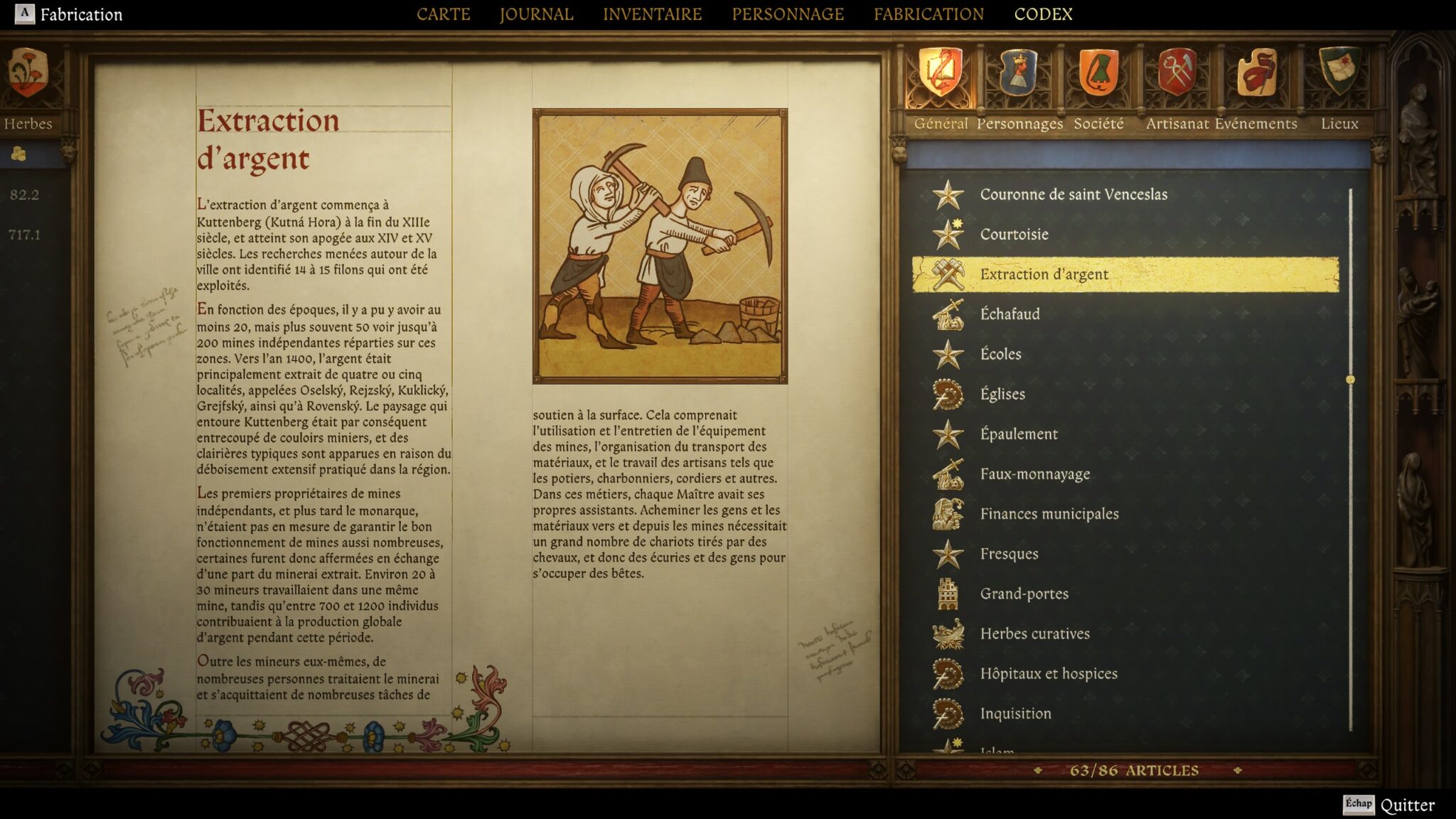Switch to the JOURNAL tab
The height and width of the screenshot is (819, 1456).
pyautogui.click(x=536, y=14)
